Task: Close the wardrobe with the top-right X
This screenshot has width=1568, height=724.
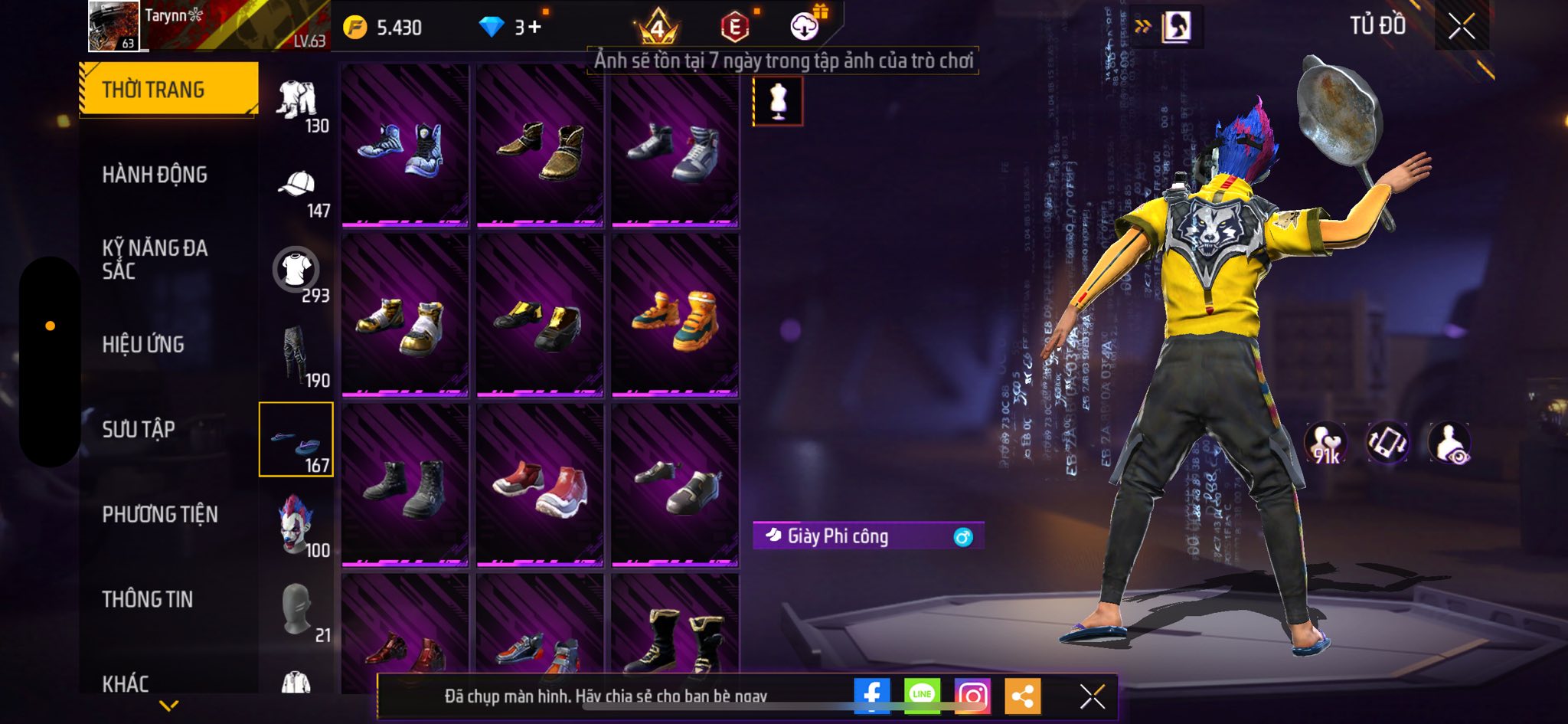Action: [x=1461, y=27]
